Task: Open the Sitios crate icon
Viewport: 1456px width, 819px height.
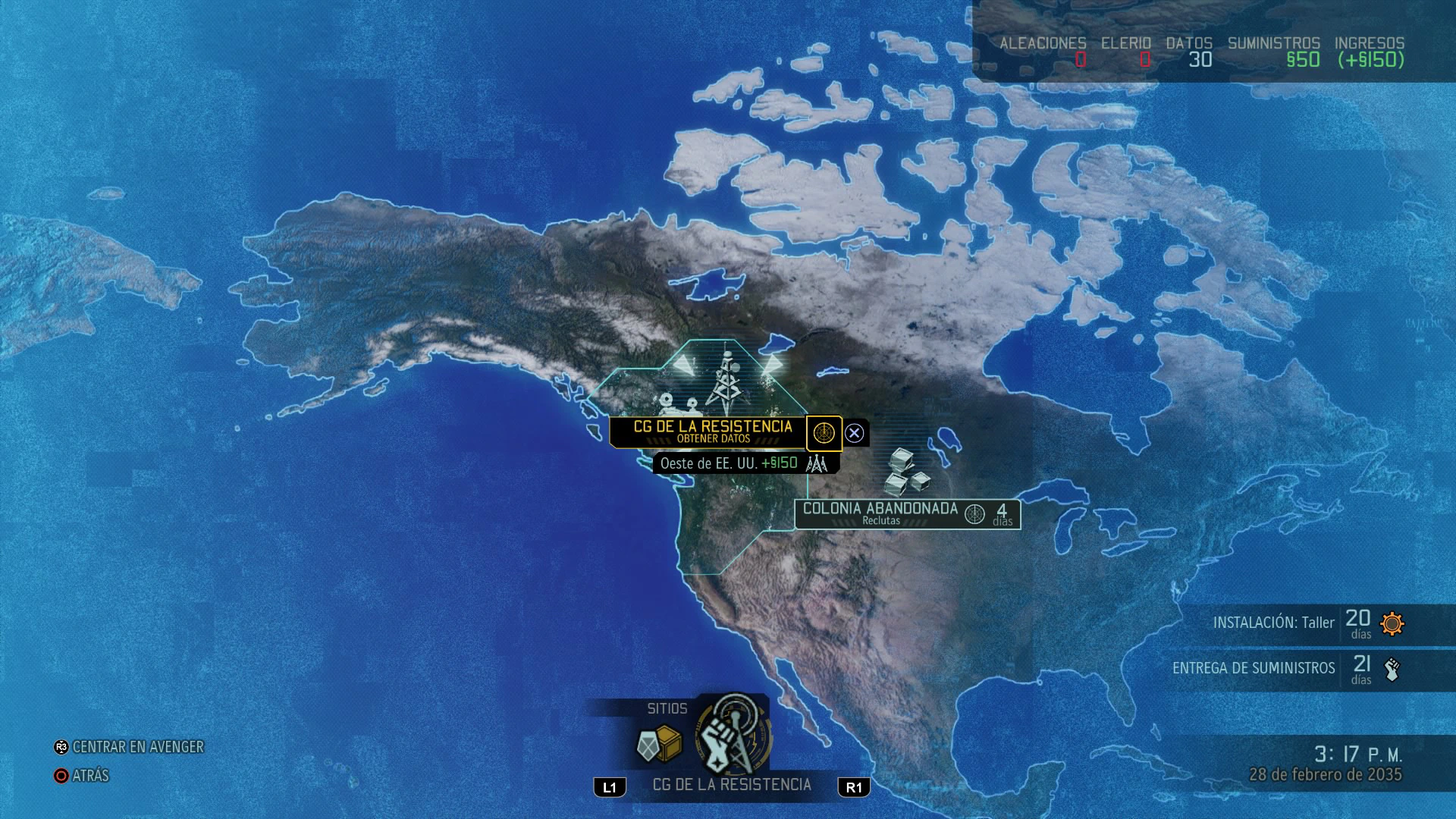Action: pos(659,745)
